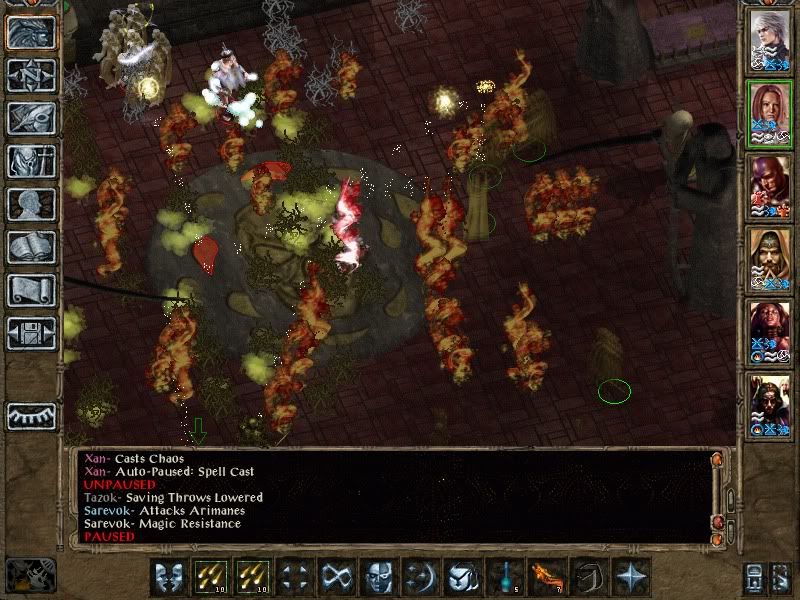
Task: Select the white-haired character portrait
Action: [771, 41]
